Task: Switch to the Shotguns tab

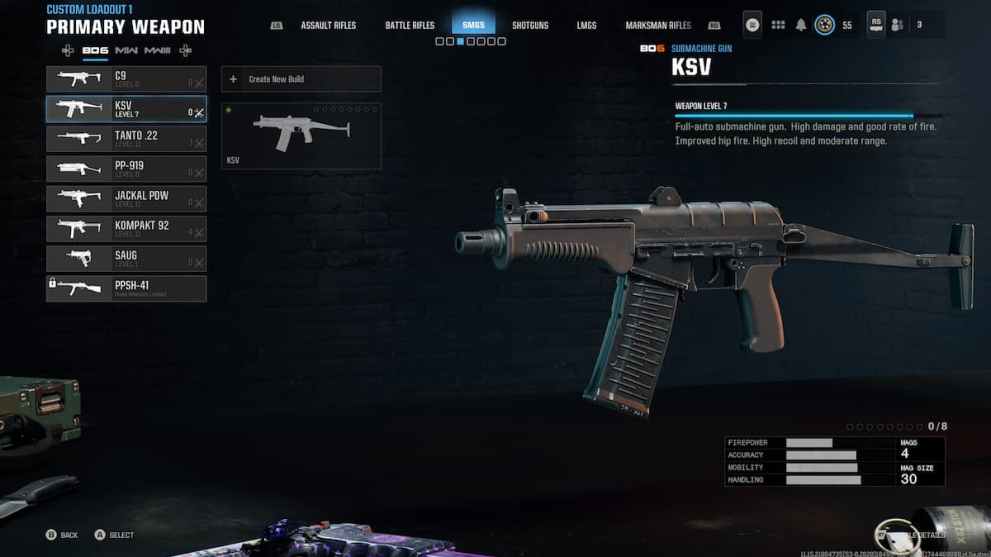Action: (530, 25)
